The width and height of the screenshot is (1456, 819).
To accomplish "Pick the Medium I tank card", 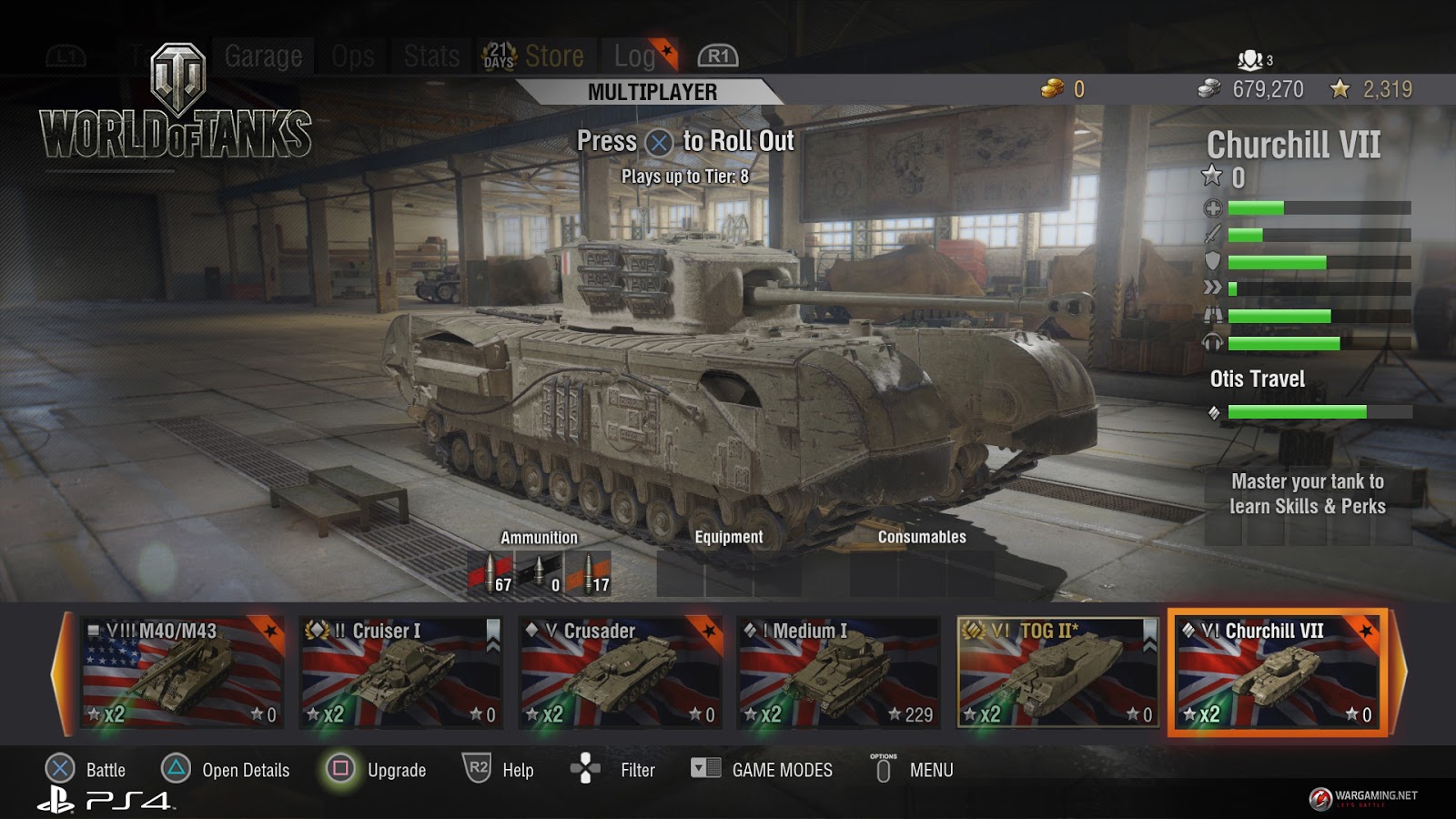I will pyautogui.click(x=838, y=672).
